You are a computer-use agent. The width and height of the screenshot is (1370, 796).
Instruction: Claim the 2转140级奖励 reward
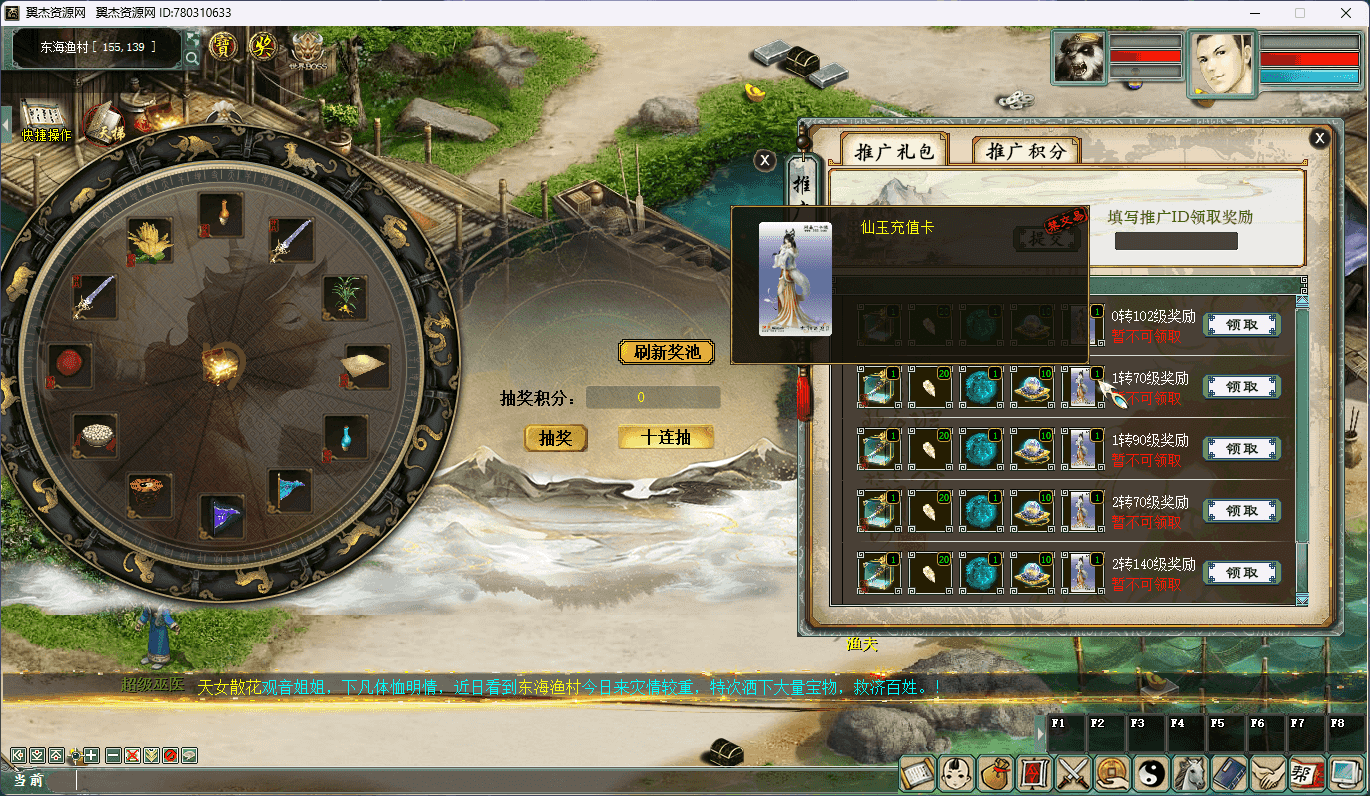(x=1241, y=573)
